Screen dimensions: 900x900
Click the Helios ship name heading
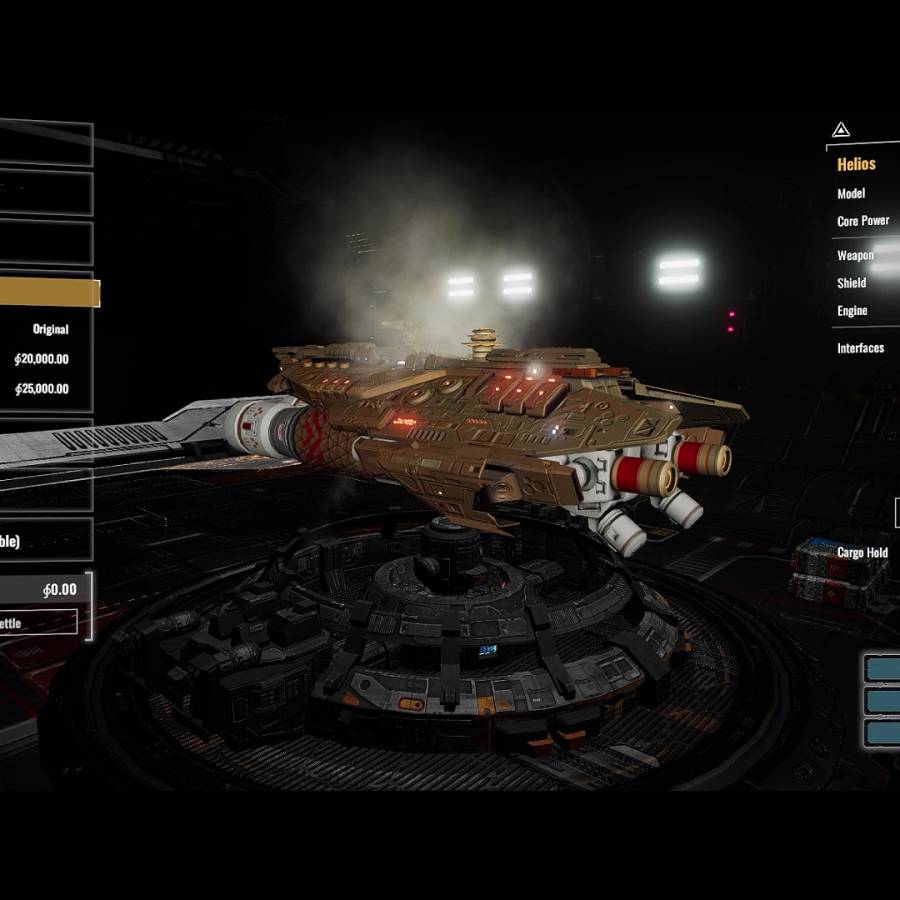856,164
